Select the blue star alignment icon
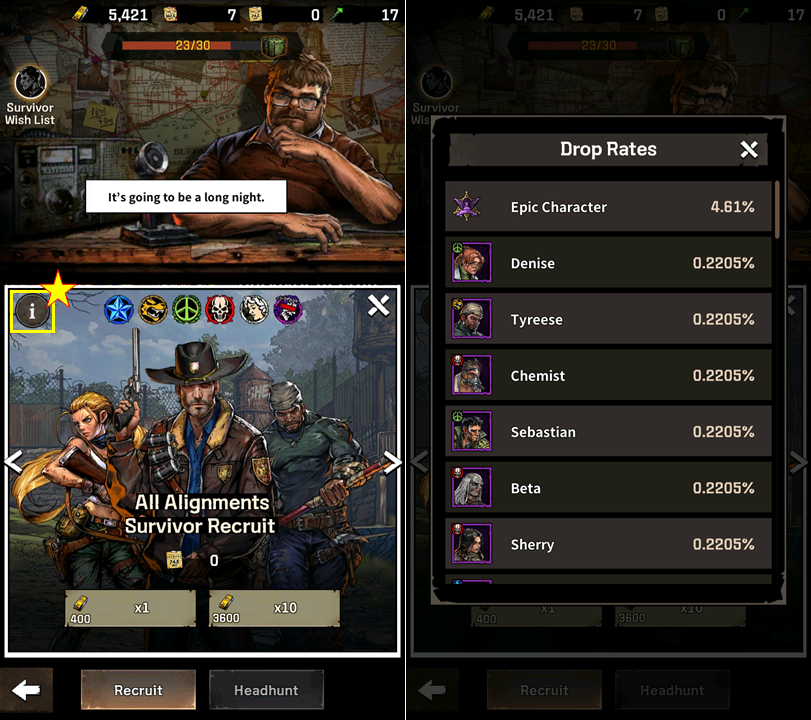The image size is (811, 720). pos(119,311)
